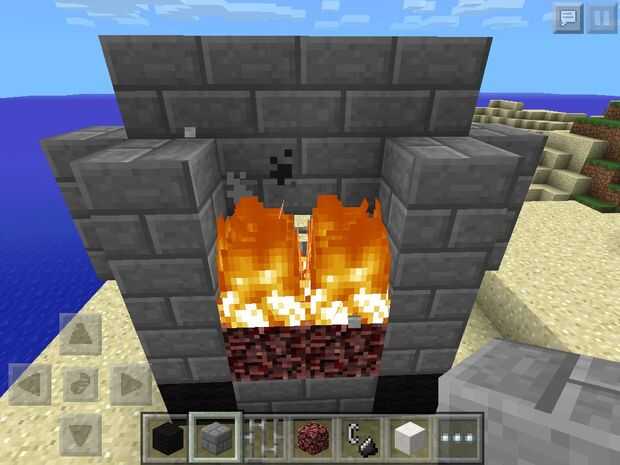620x465 pixels.
Task: Pick the netherrack block in the hotbar
Action: [x=312, y=438]
